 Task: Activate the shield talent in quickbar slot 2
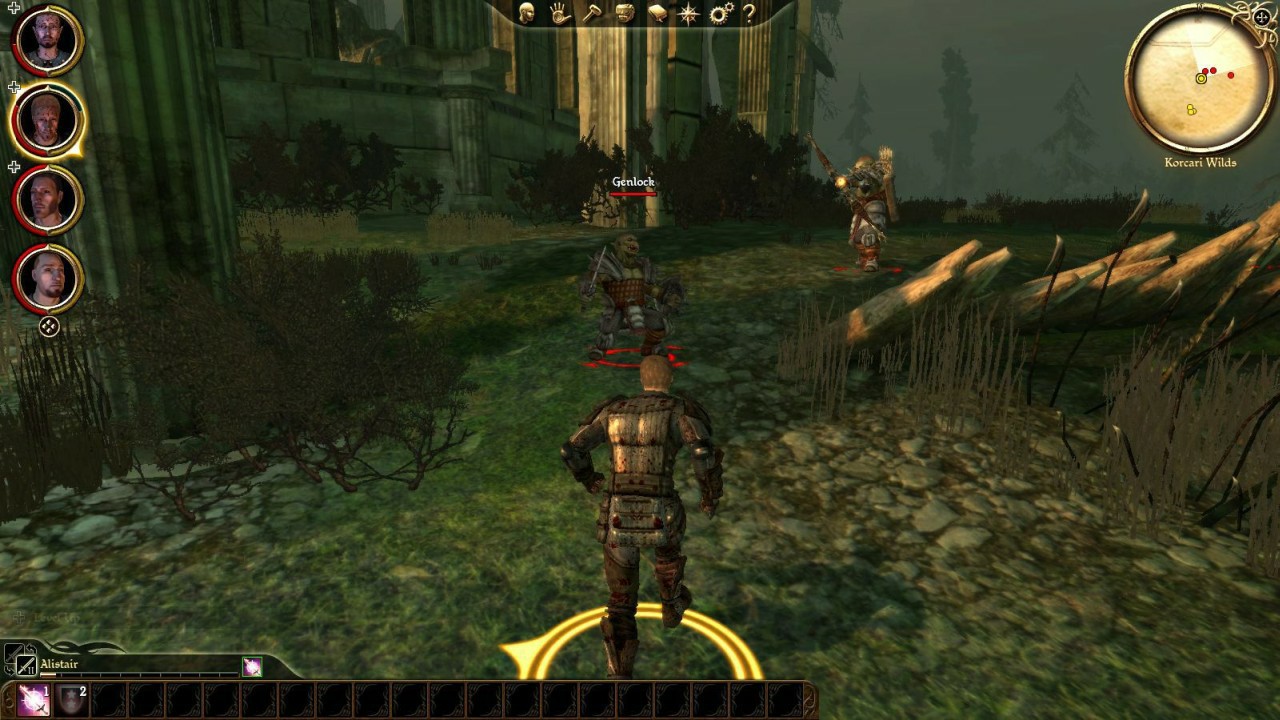tap(70, 699)
